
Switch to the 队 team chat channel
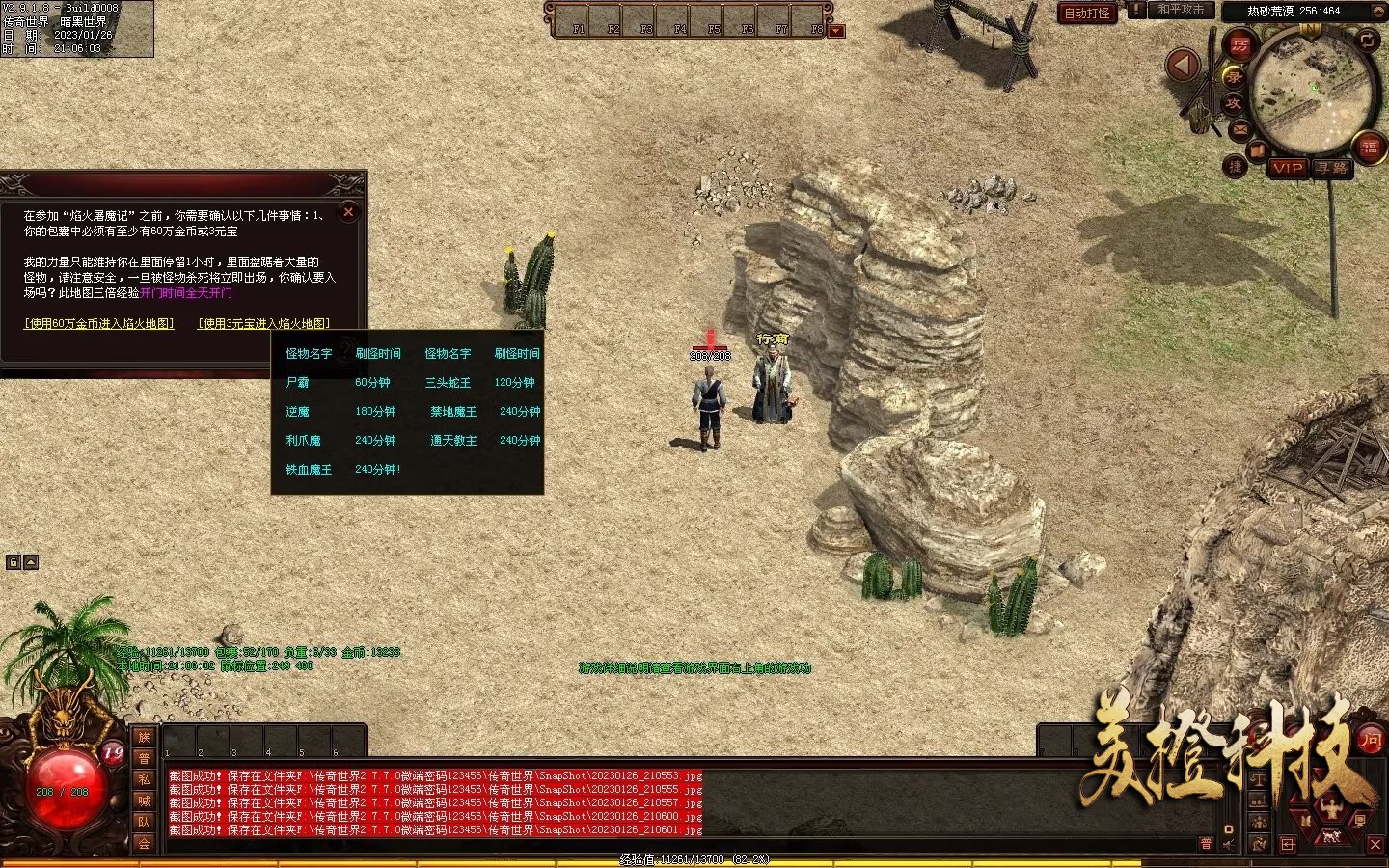[144, 822]
